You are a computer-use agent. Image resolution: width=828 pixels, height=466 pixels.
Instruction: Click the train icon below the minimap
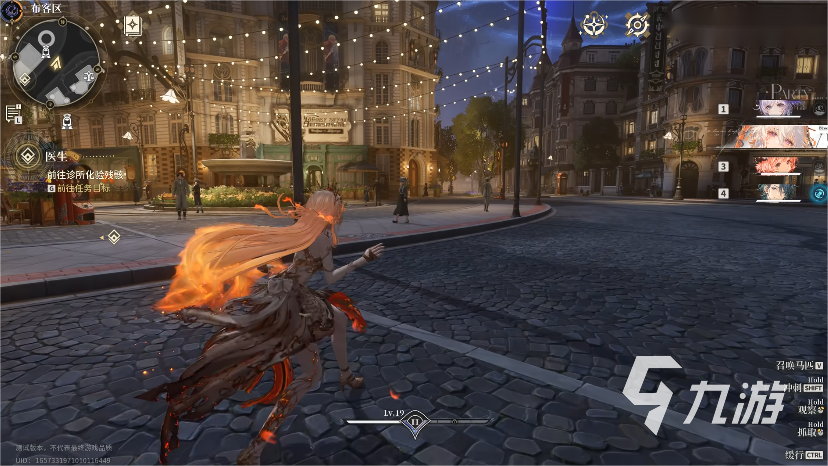click(x=67, y=121)
